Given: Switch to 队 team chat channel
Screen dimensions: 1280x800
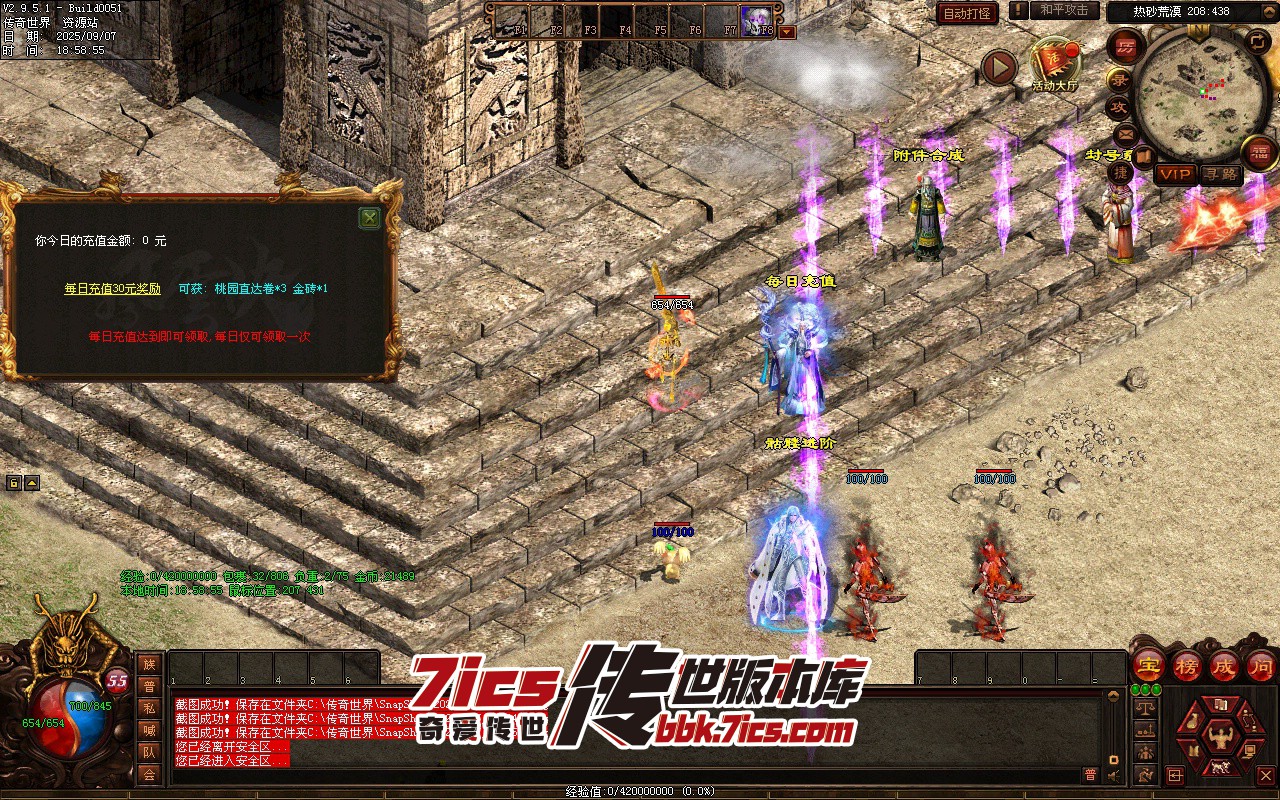Looking at the screenshot, I should (149, 752).
